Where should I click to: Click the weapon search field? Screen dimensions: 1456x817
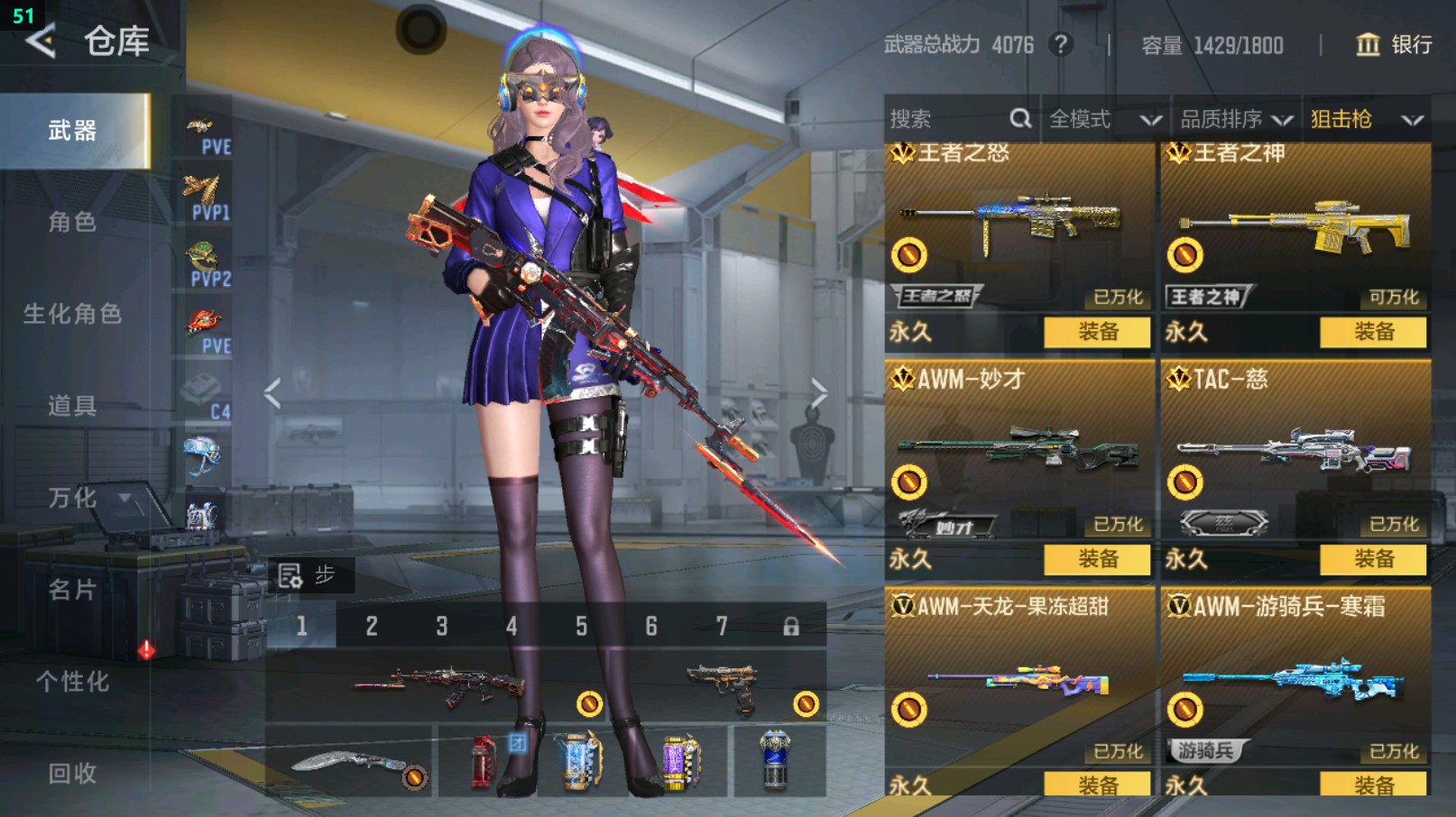[x=947, y=119]
